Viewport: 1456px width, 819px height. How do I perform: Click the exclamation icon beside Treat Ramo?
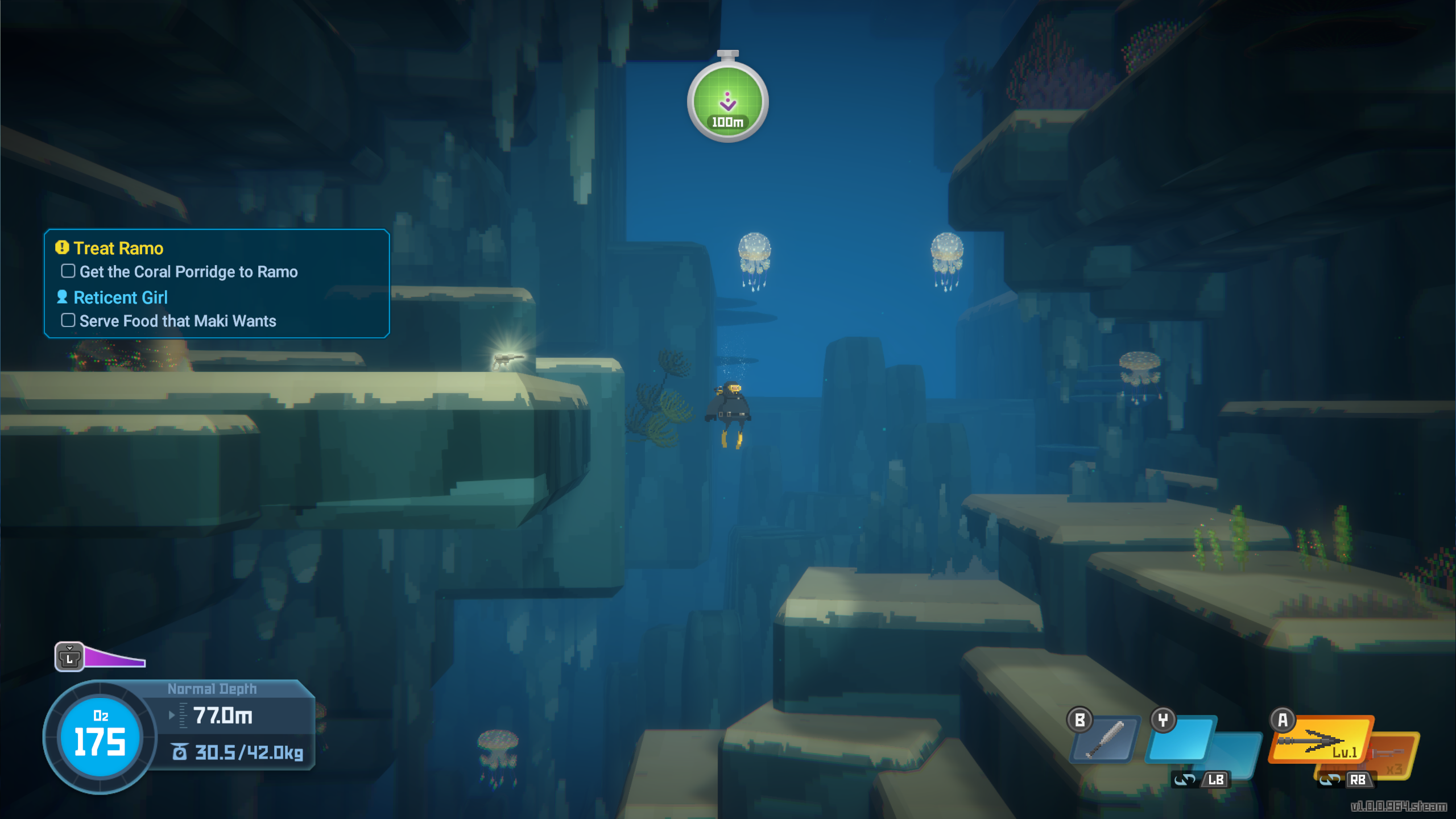61,247
